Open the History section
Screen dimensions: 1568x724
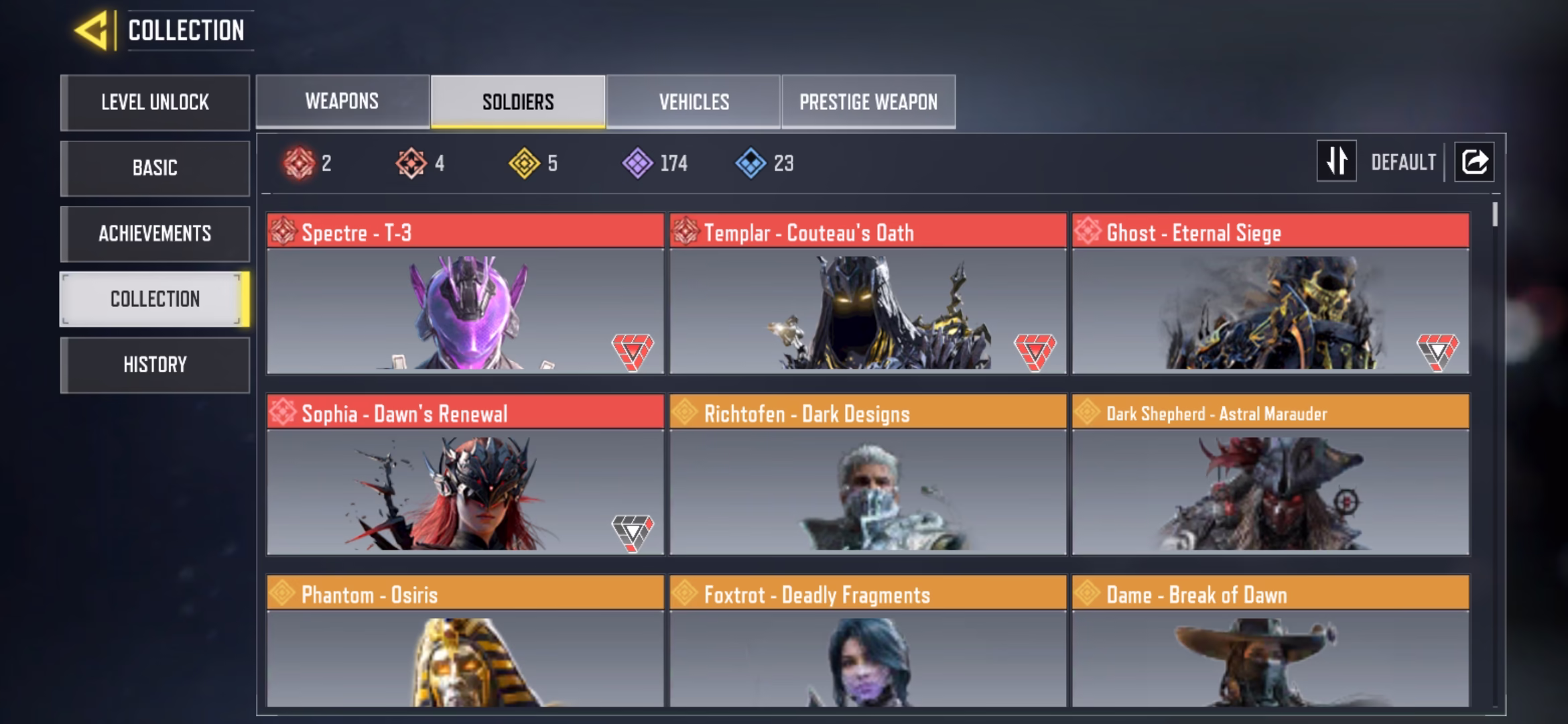pos(155,365)
